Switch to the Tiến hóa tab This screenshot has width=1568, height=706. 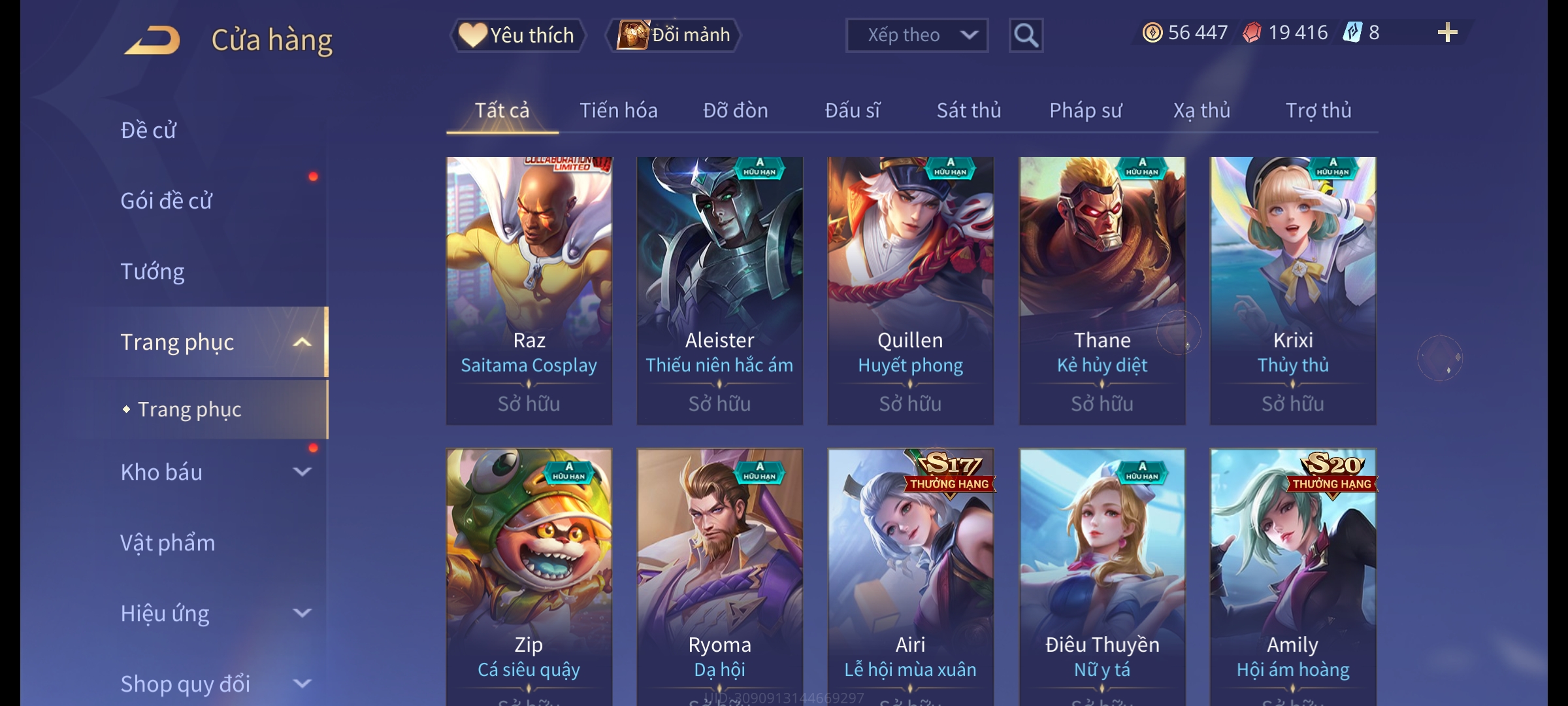tap(618, 110)
